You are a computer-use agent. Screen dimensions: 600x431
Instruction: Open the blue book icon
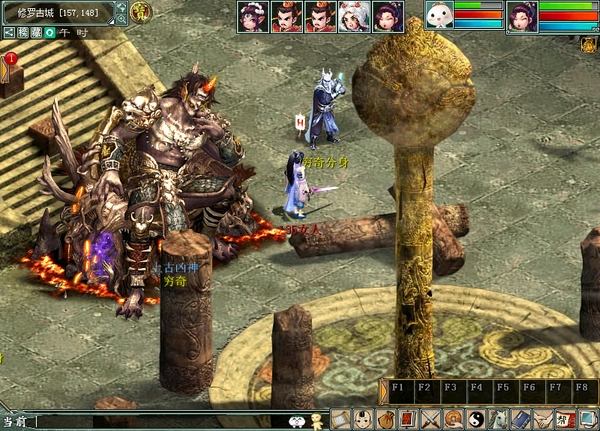(521, 420)
